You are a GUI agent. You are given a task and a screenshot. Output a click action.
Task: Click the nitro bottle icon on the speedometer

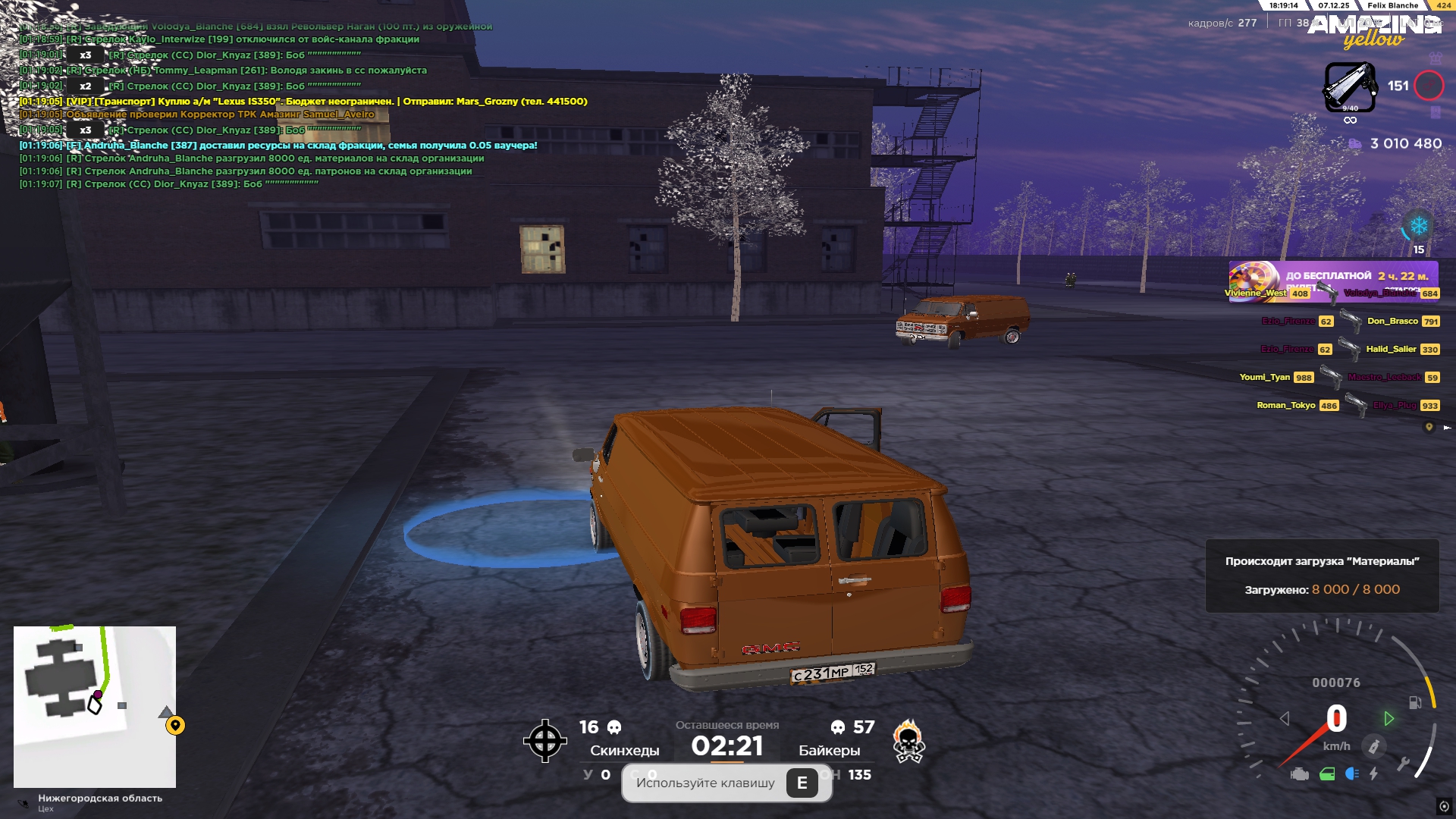[1373, 746]
